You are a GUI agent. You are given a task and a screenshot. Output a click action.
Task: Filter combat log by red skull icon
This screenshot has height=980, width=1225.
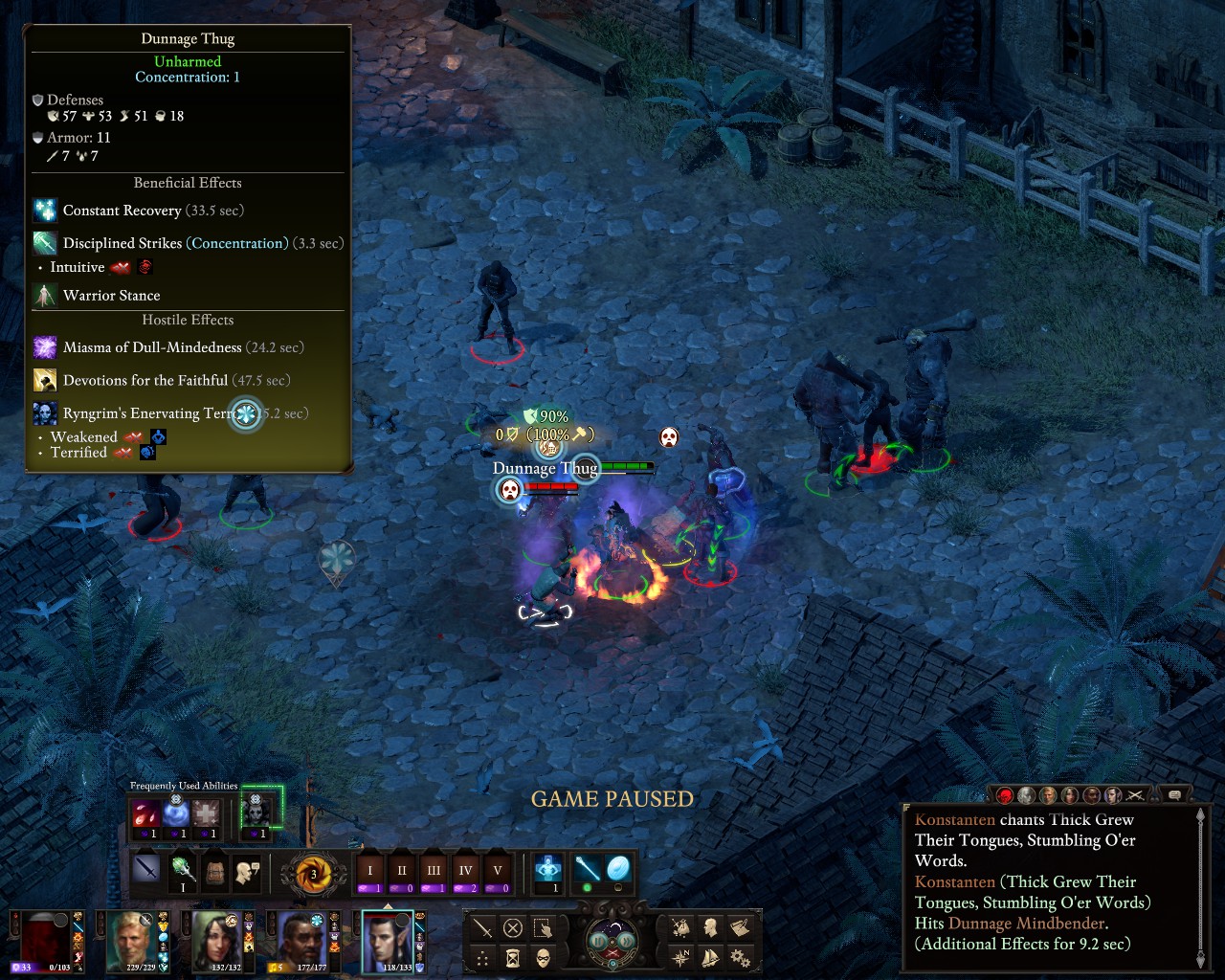tap(1005, 795)
